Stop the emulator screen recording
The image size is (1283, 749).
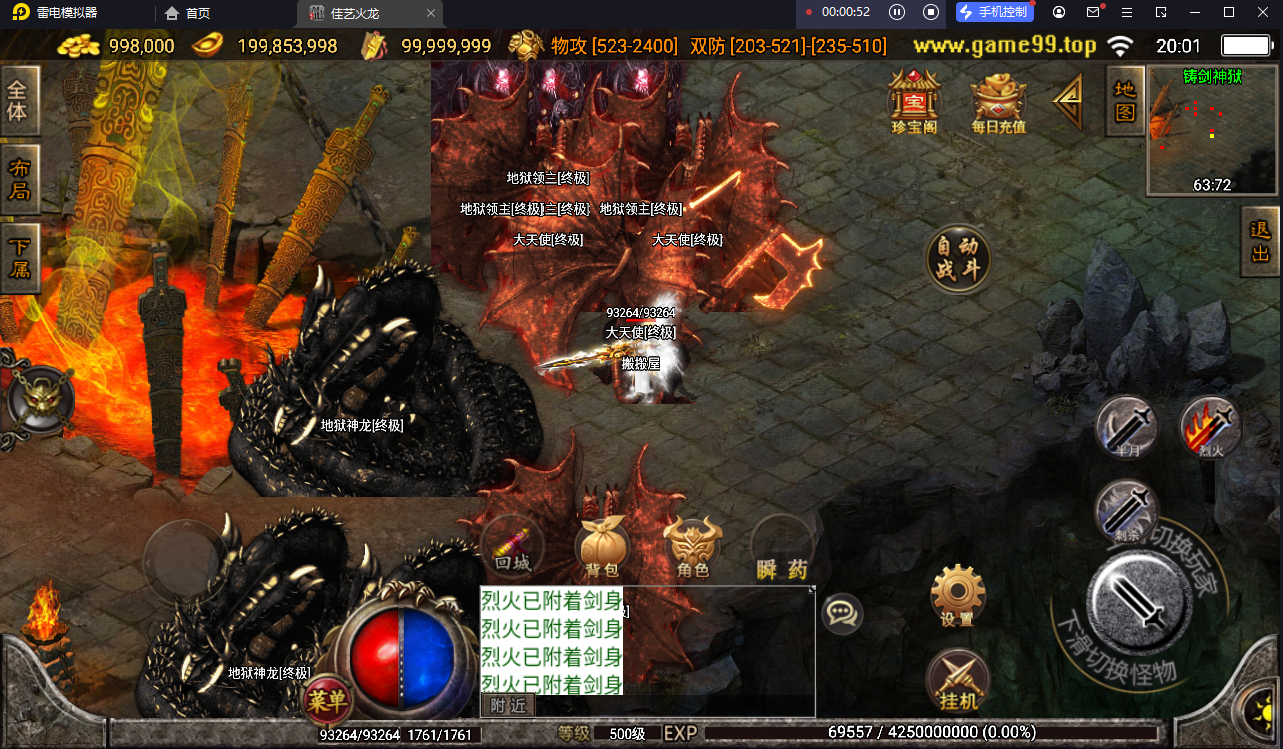click(x=931, y=12)
